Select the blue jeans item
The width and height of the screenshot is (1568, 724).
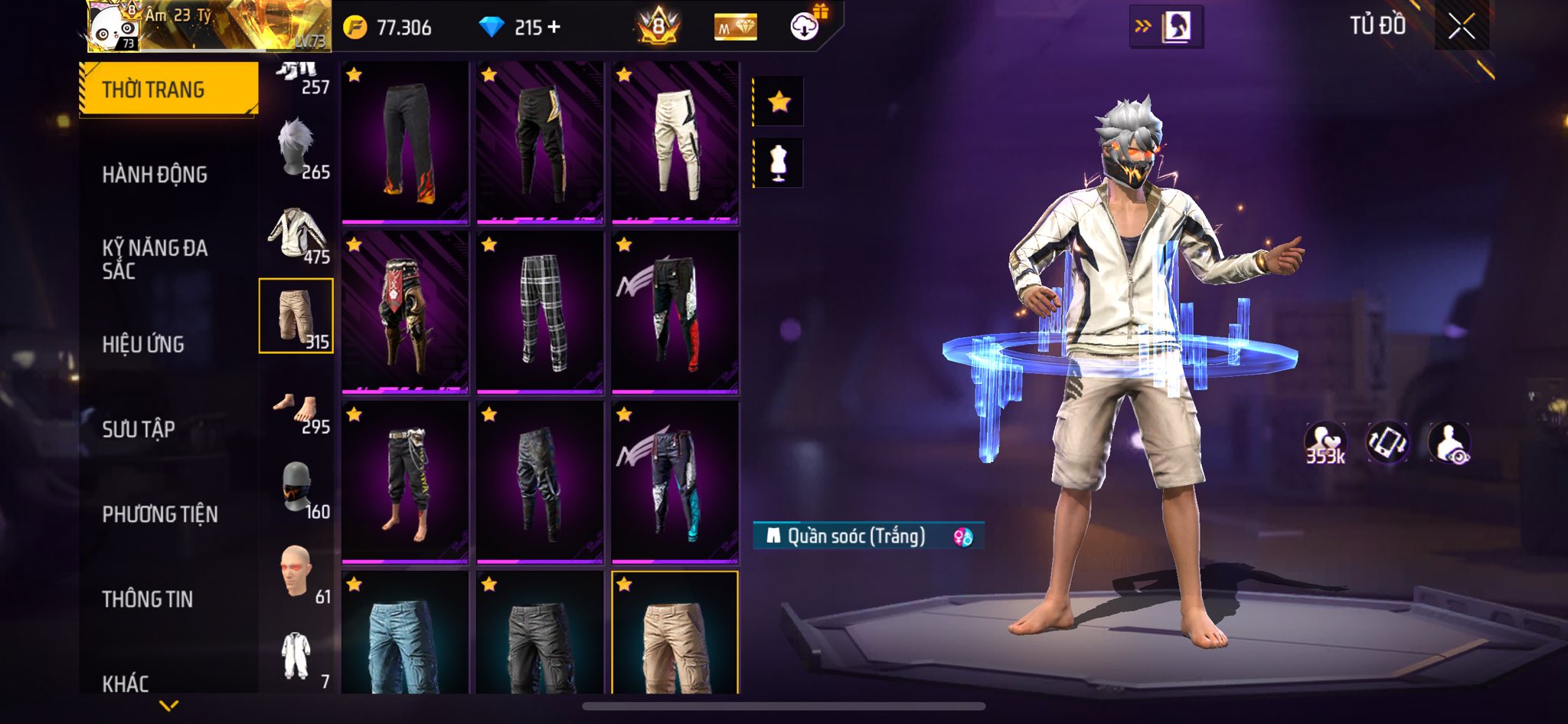click(x=405, y=634)
